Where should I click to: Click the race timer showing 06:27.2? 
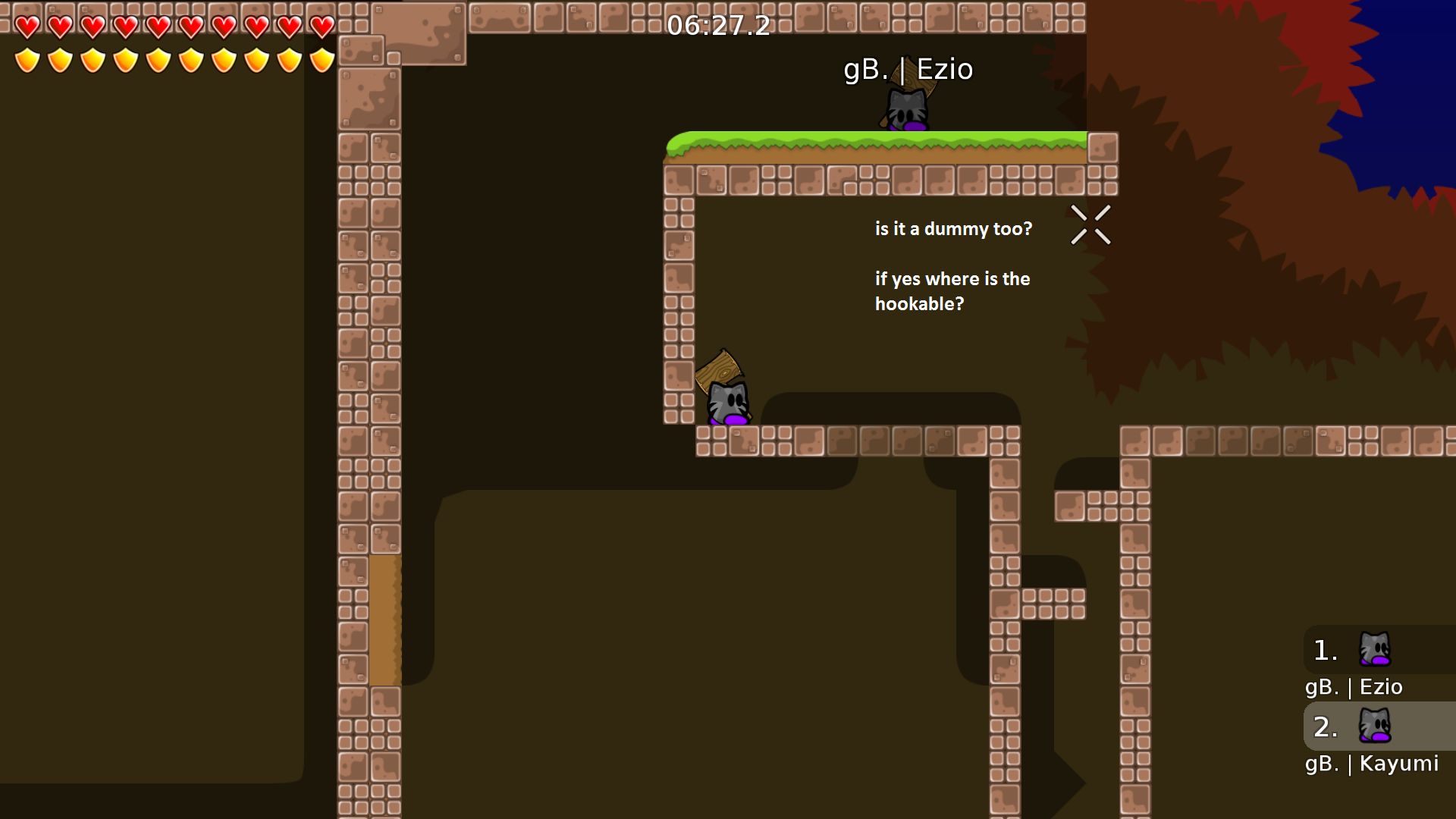click(717, 26)
